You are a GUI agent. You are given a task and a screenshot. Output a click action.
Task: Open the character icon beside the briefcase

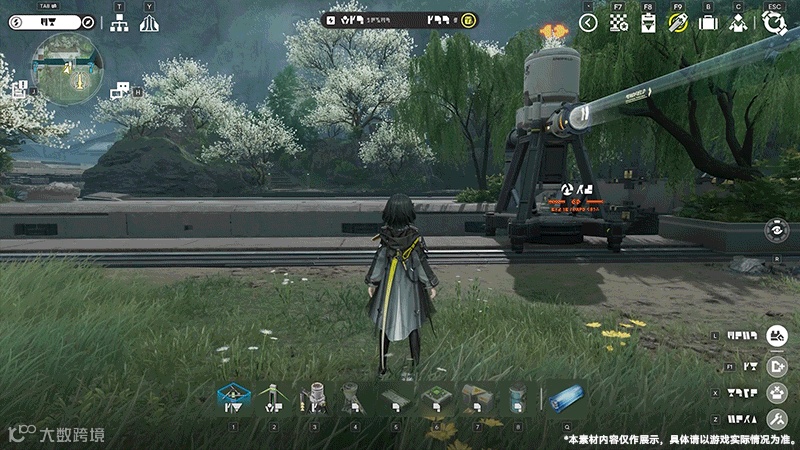click(738, 22)
